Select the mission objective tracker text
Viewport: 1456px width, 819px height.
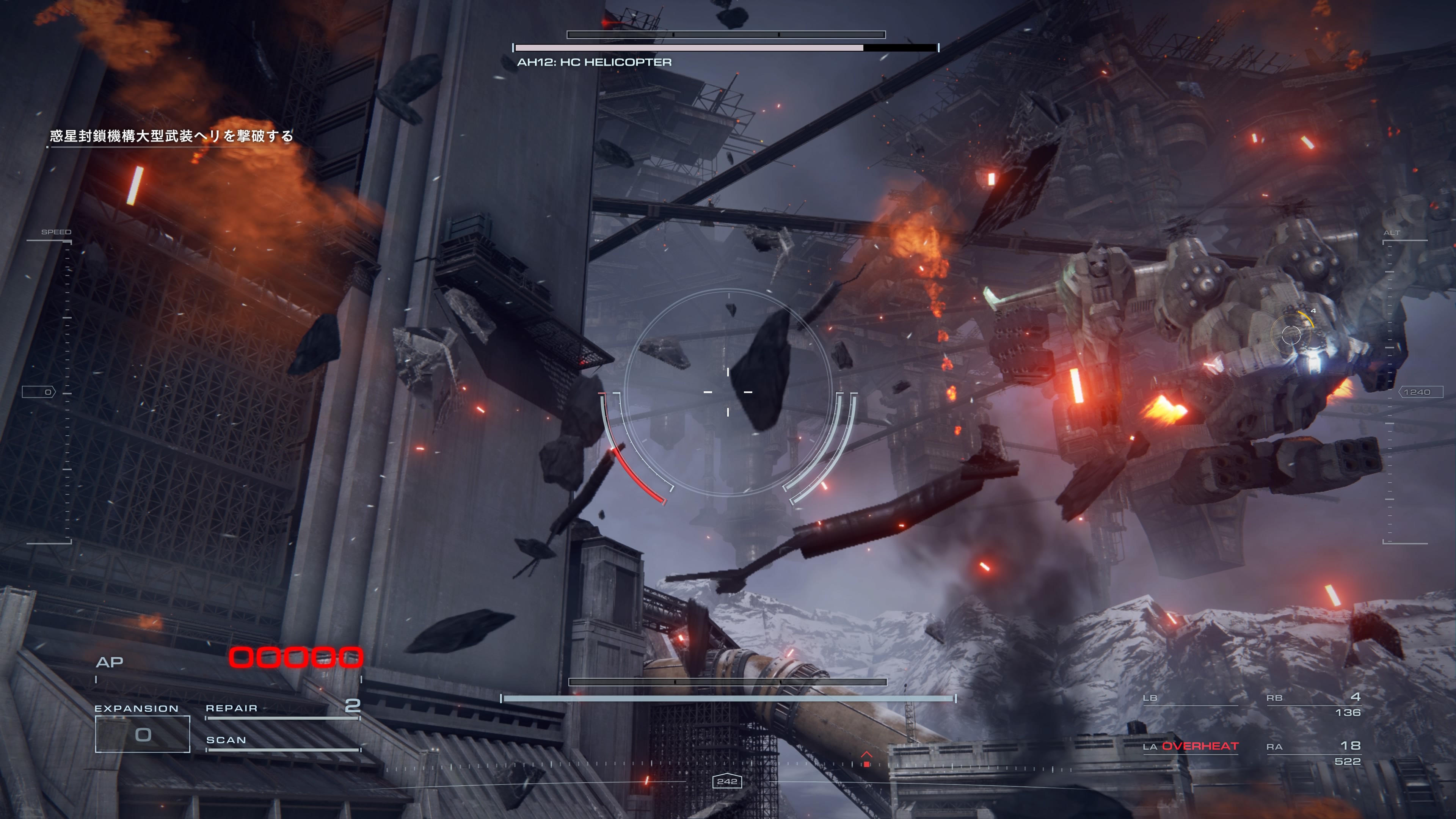coord(171,136)
